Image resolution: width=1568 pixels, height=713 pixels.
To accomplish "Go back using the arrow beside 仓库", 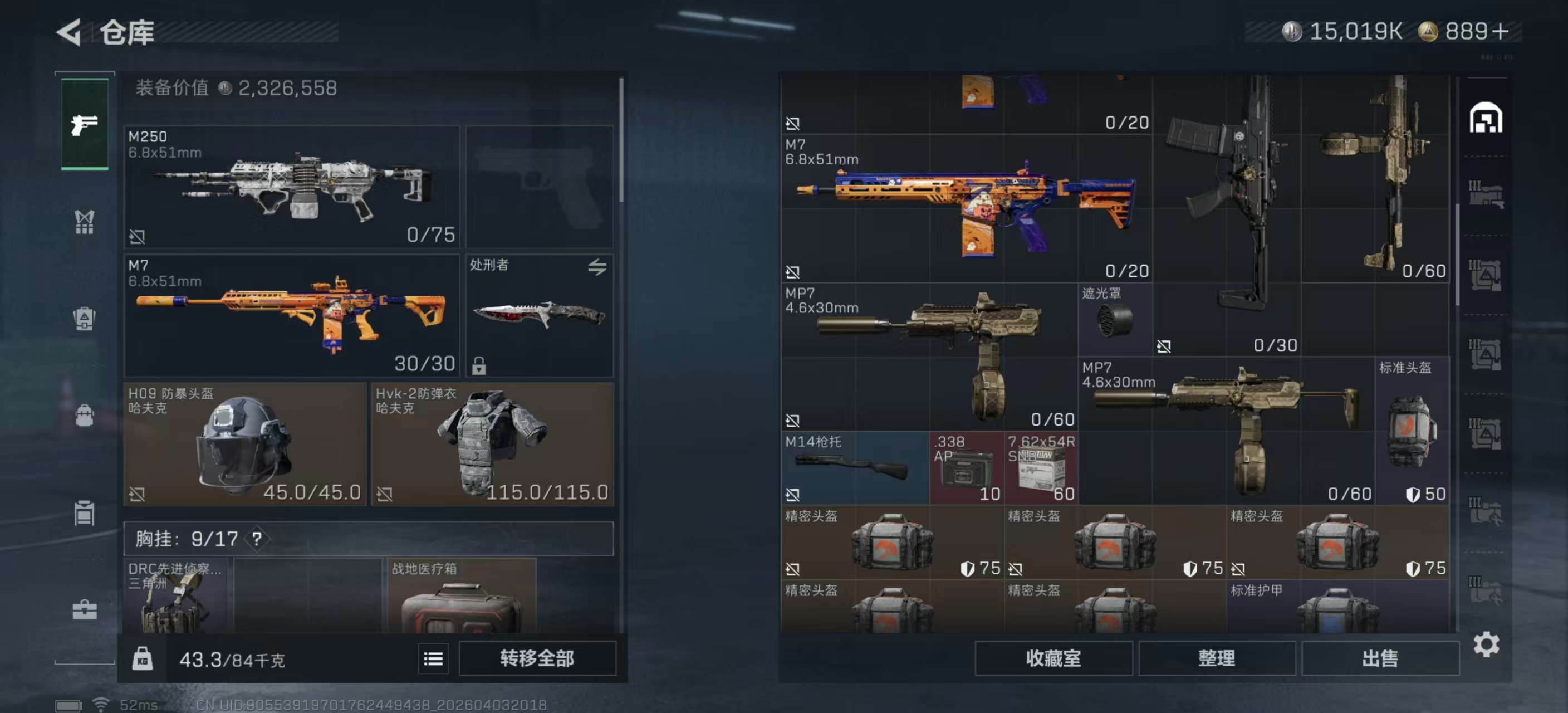I will click(x=69, y=32).
